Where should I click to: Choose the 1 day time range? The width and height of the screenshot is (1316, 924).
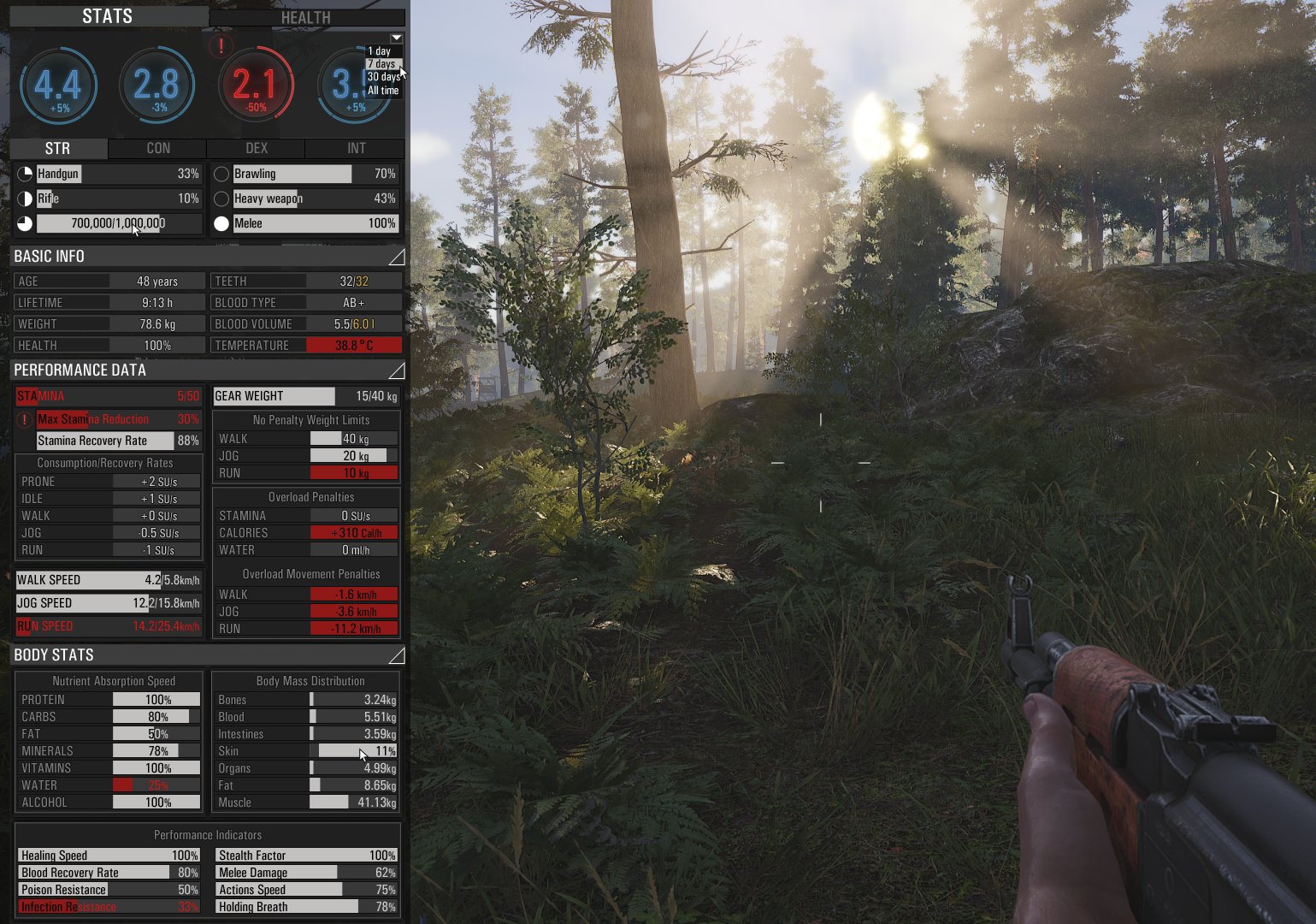(379, 51)
